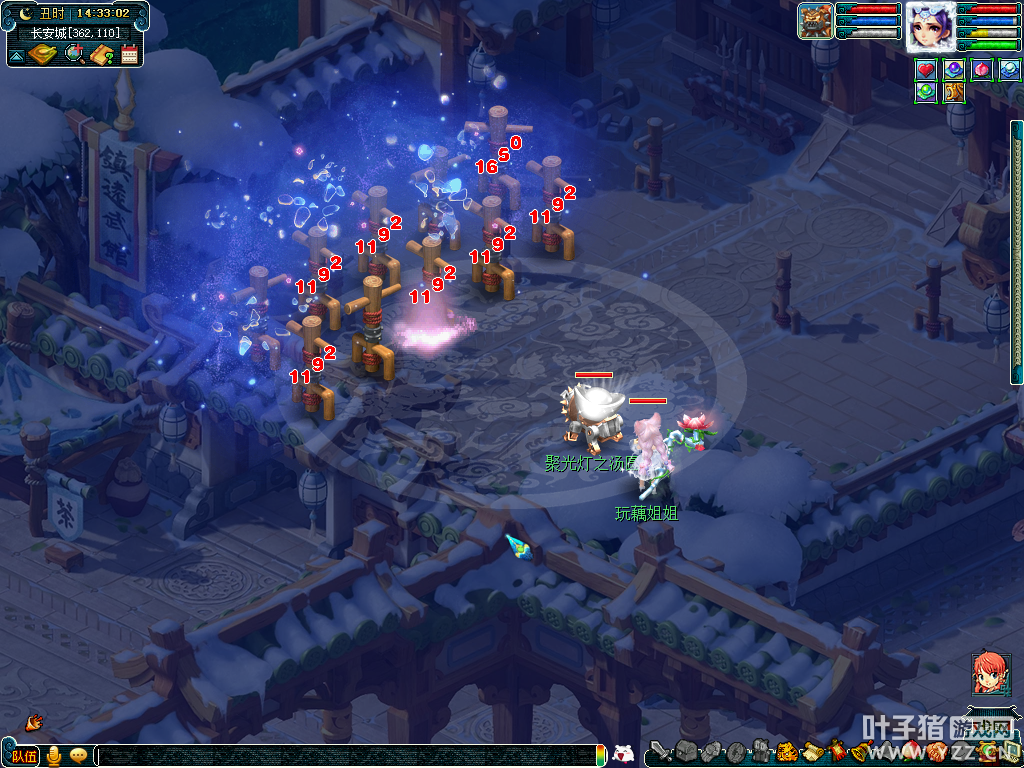The height and width of the screenshot is (768, 1024).
Task: Open the help book with question mark
Action: click(x=102, y=54)
